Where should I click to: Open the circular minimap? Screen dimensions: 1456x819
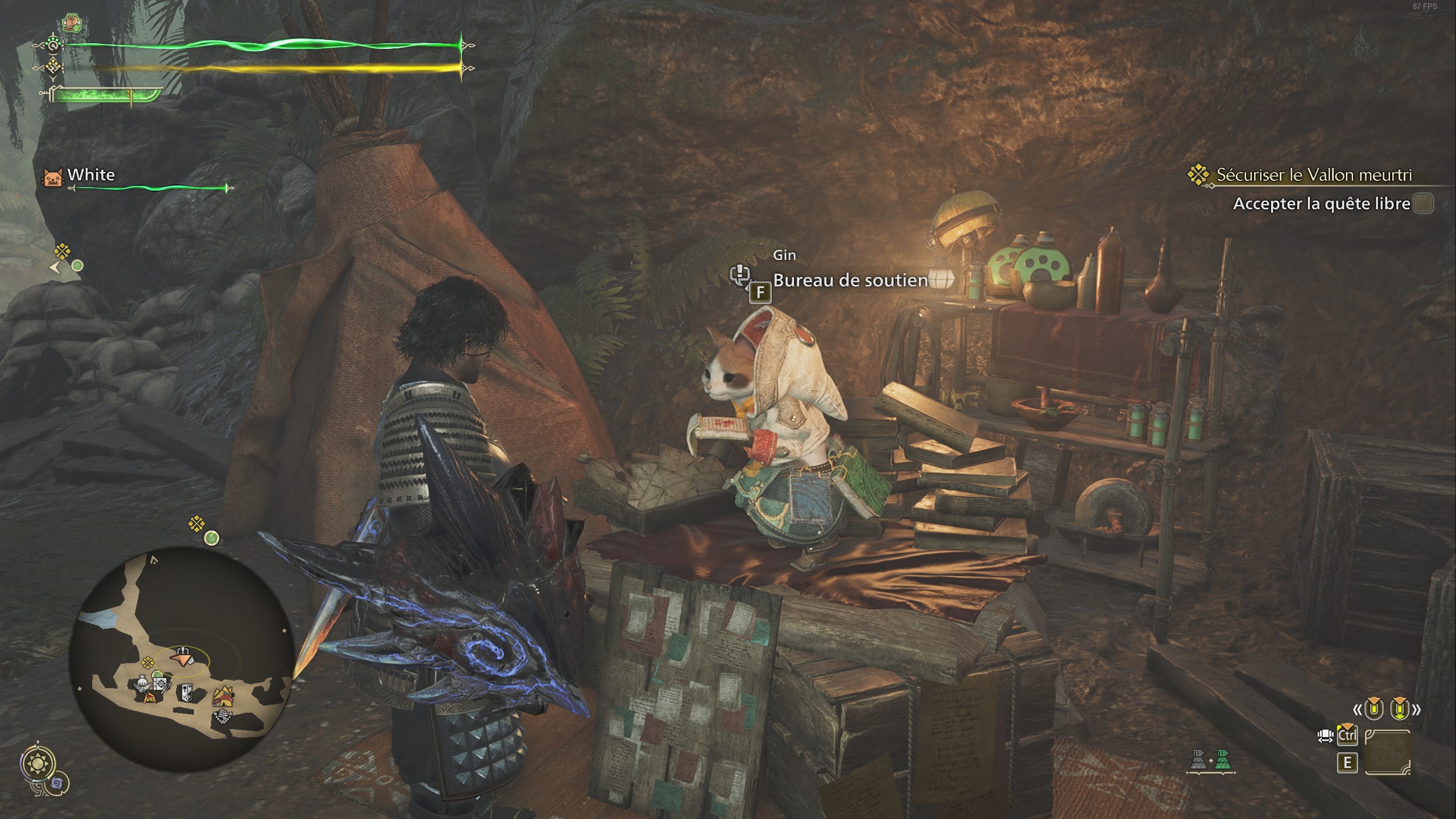coord(182,659)
